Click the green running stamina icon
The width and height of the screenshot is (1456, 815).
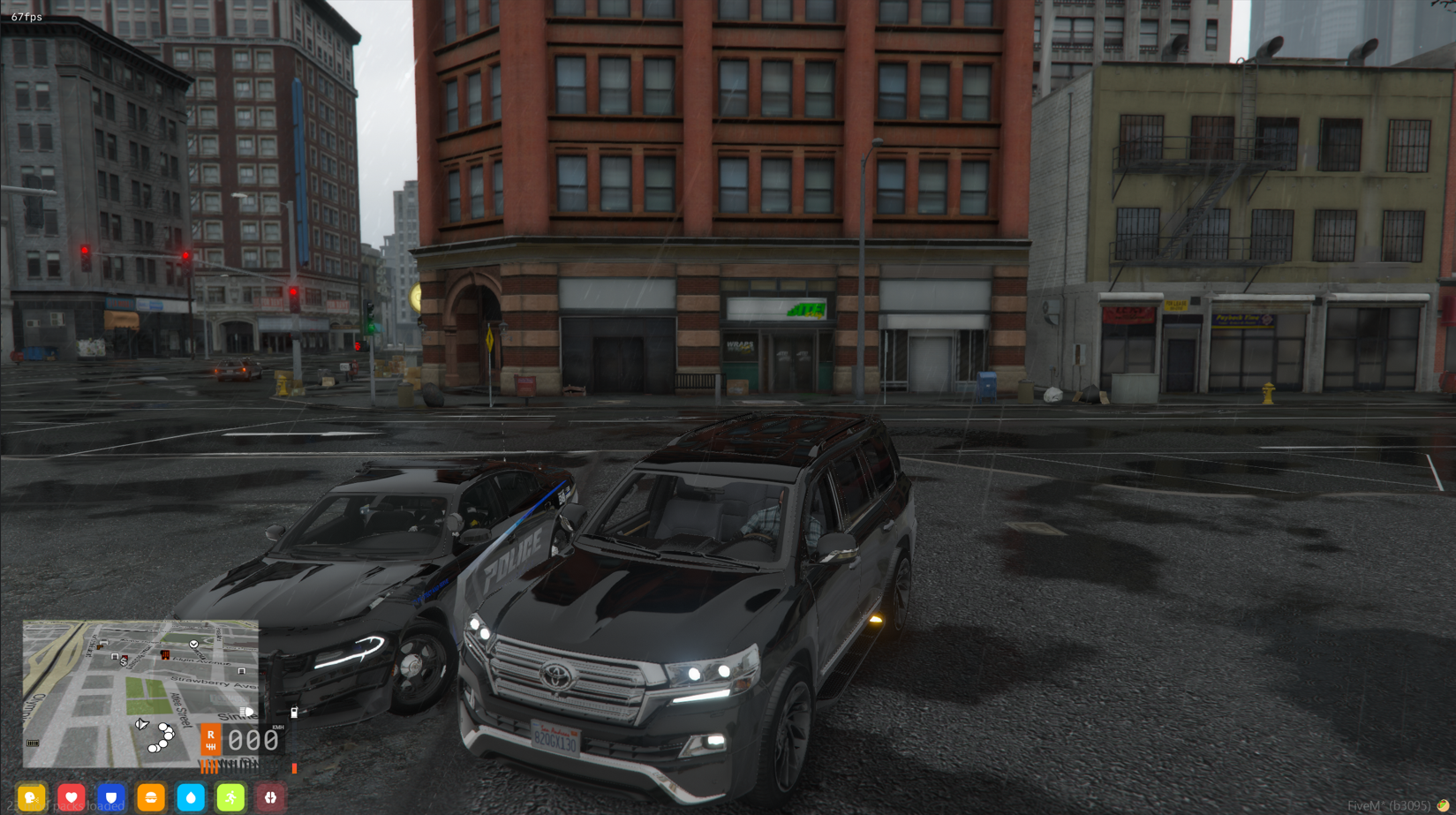230,797
